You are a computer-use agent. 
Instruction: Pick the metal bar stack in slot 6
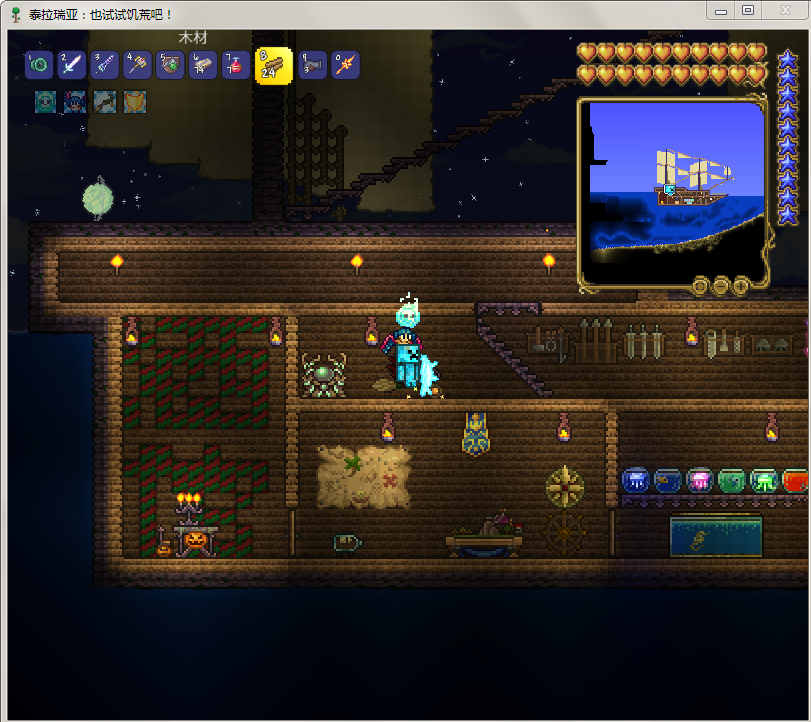[x=203, y=65]
